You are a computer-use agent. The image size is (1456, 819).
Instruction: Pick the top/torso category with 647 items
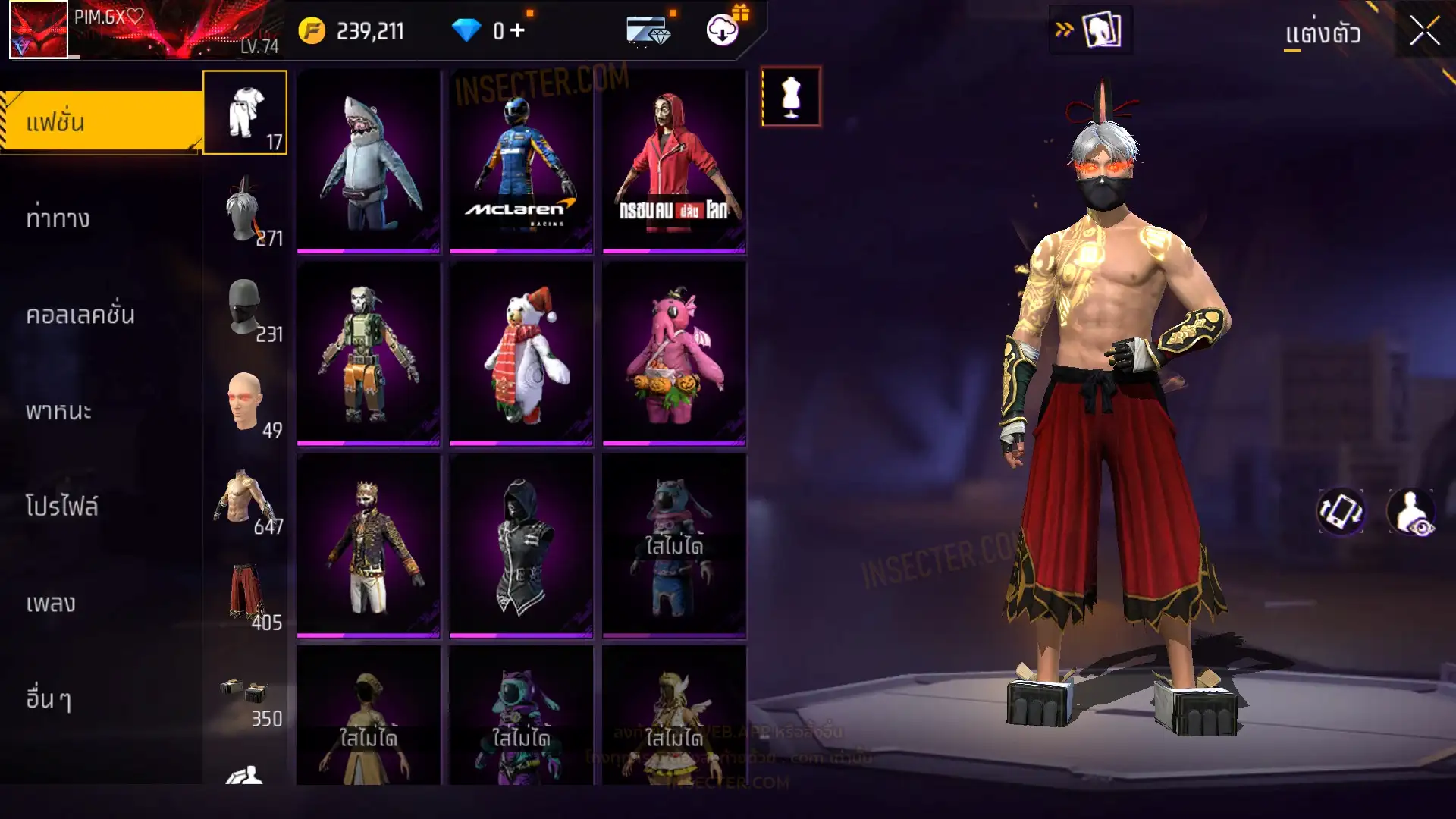pos(245,500)
